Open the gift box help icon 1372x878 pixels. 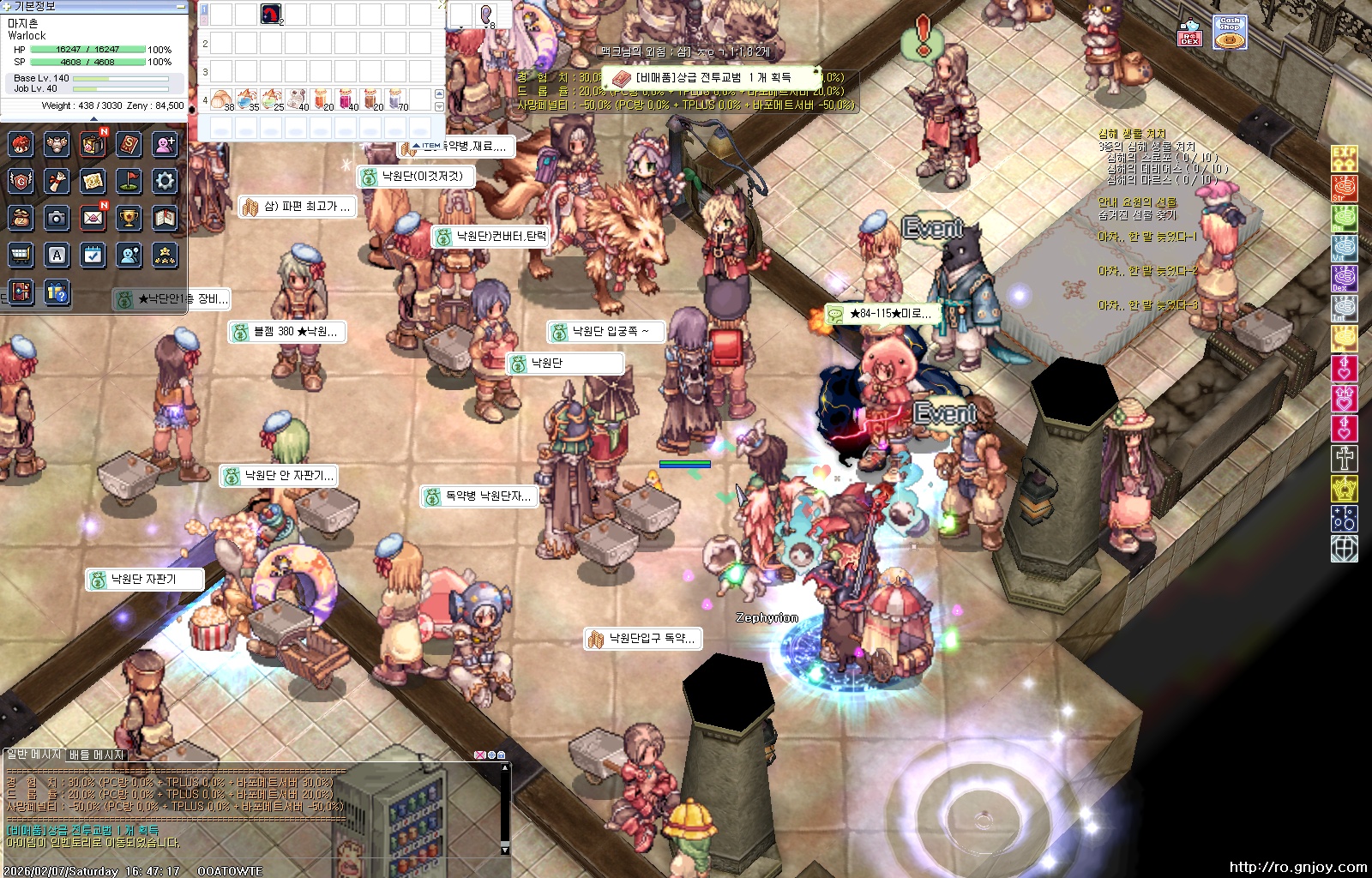[57, 292]
